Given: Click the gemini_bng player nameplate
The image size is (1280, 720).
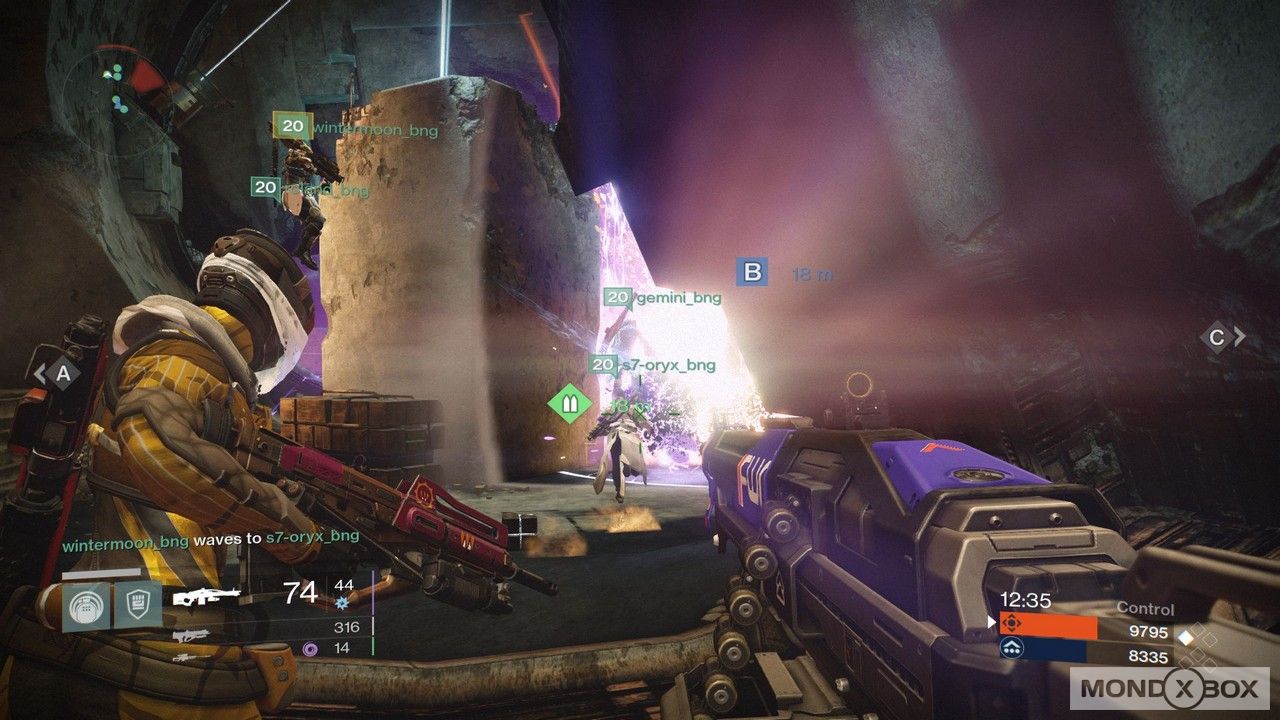Looking at the screenshot, I should (x=662, y=297).
